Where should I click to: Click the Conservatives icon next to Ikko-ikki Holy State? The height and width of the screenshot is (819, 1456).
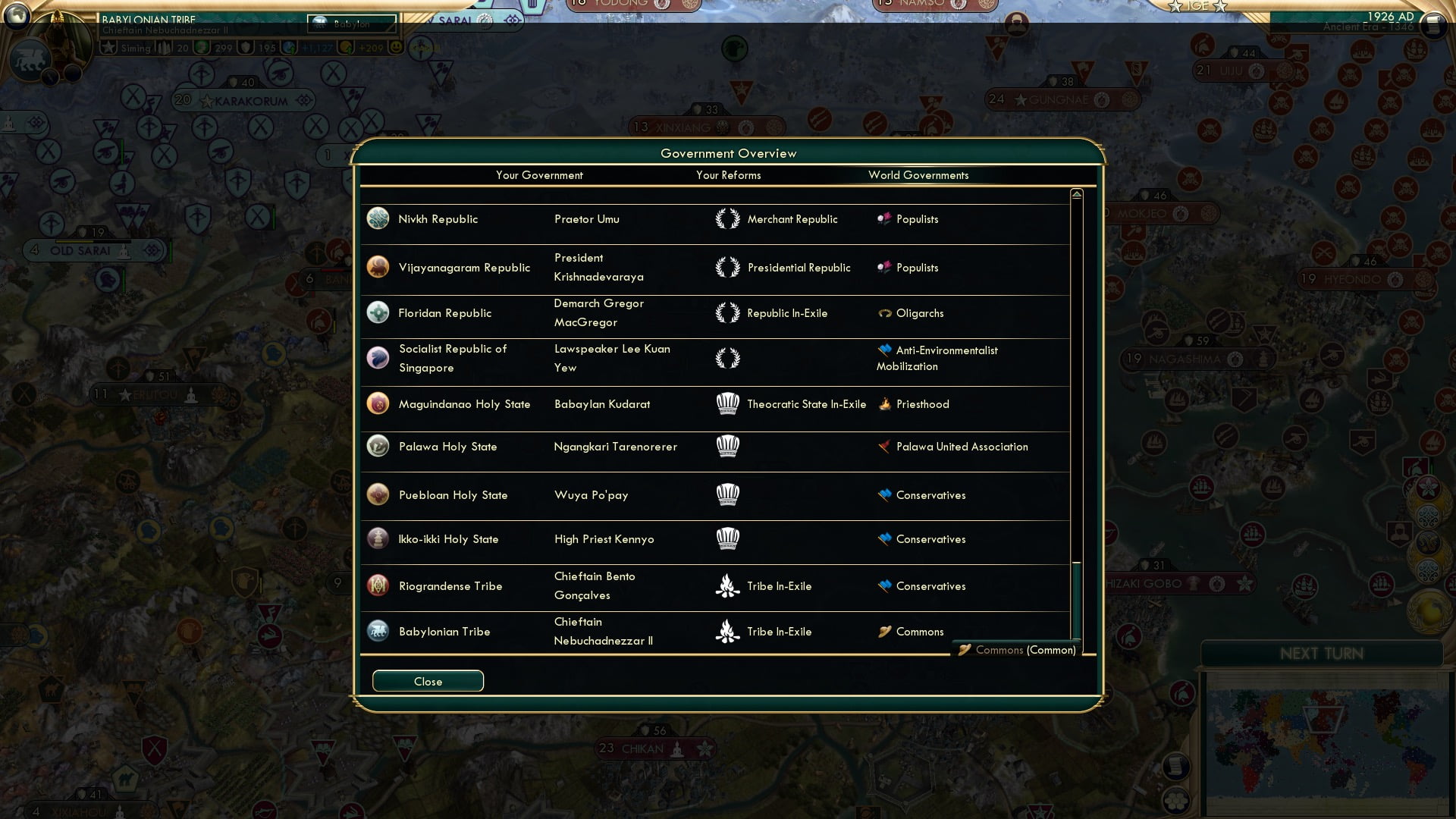click(x=884, y=539)
